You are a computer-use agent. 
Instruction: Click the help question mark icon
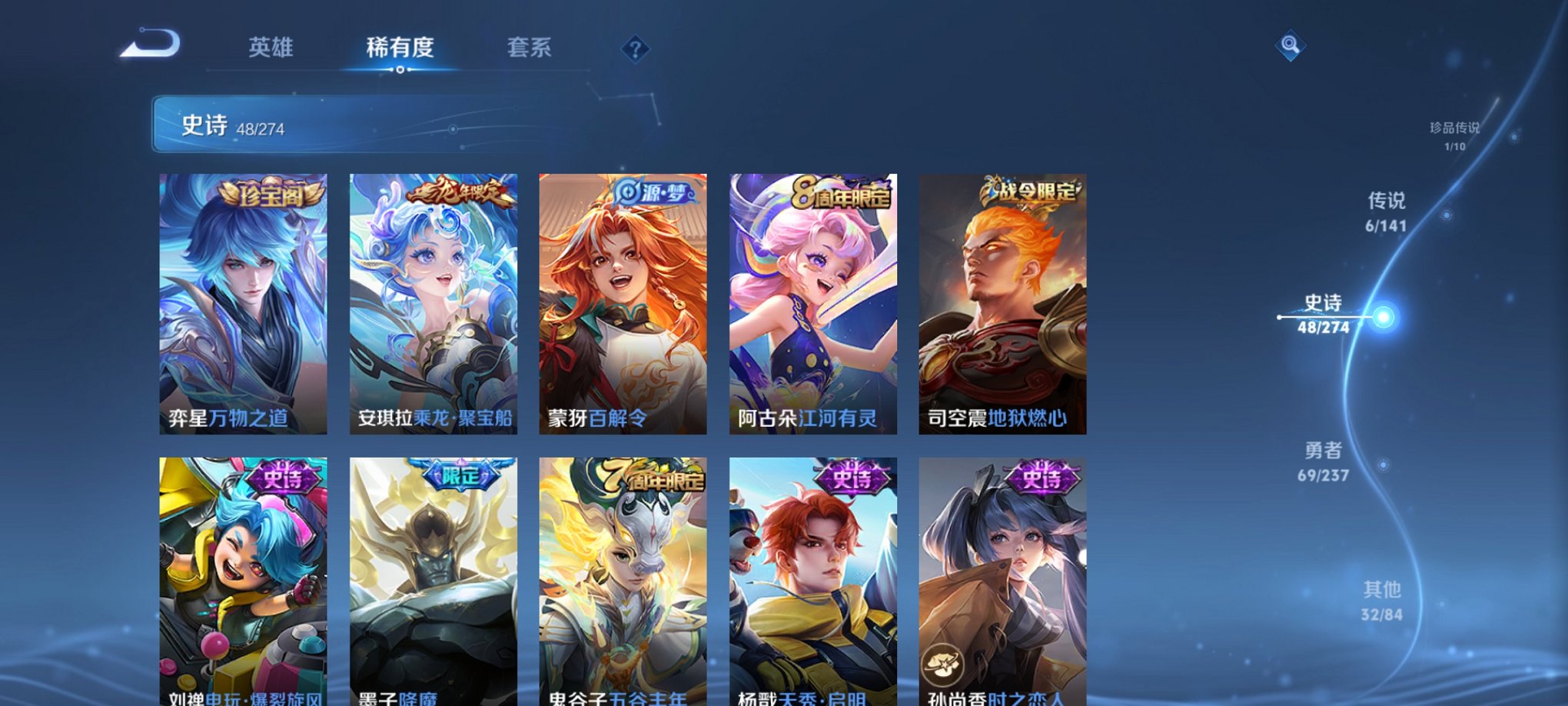[x=634, y=49]
